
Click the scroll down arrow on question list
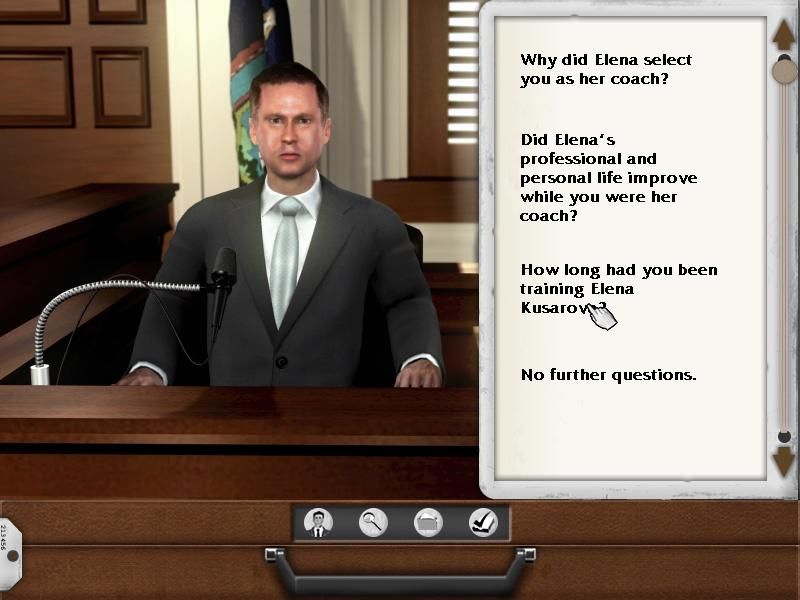(783, 461)
